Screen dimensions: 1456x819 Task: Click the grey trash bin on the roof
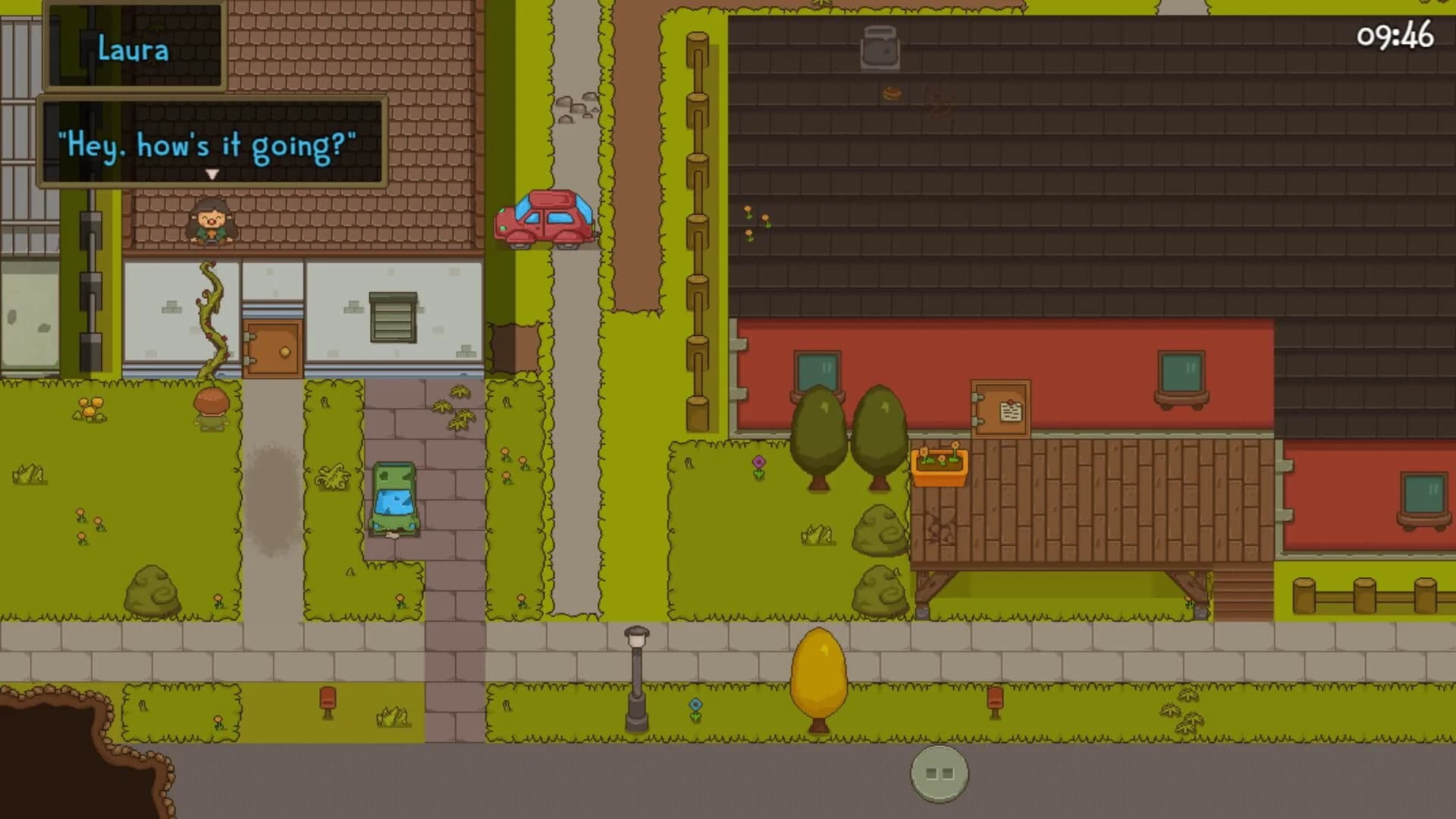pos(879,48)
